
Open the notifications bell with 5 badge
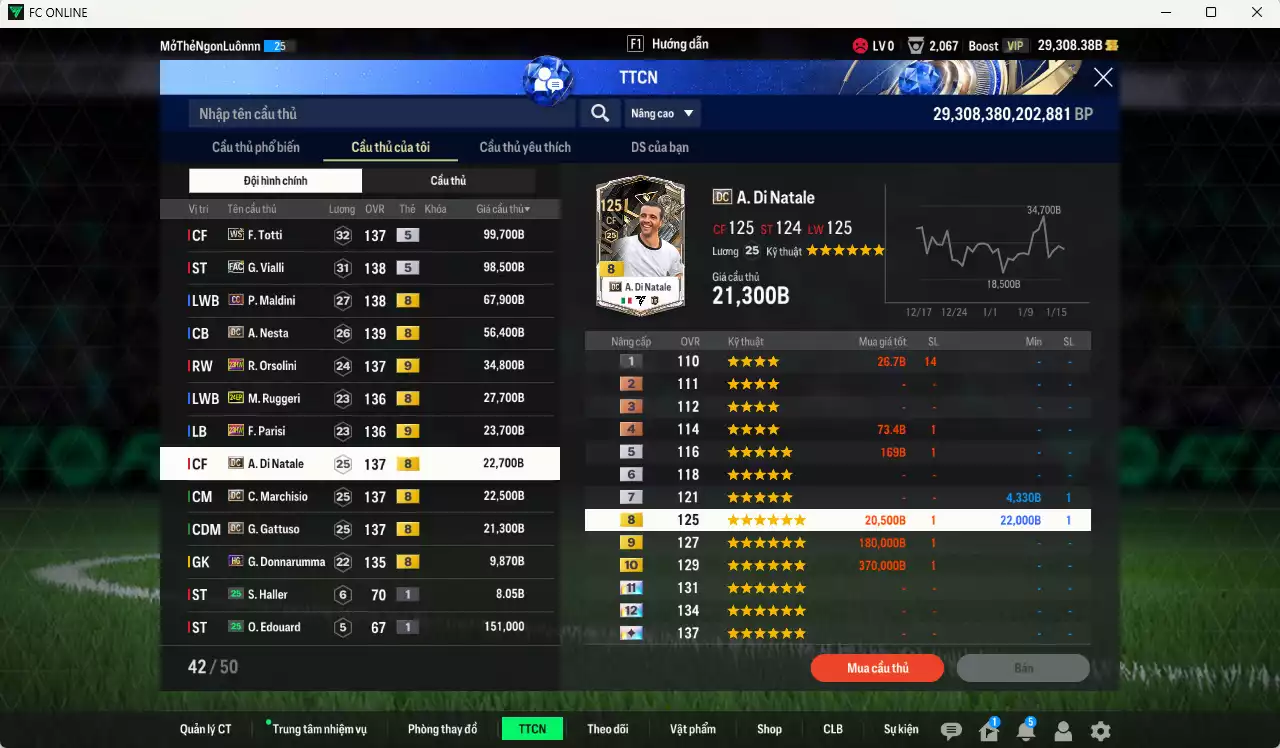coord(1027,728)
